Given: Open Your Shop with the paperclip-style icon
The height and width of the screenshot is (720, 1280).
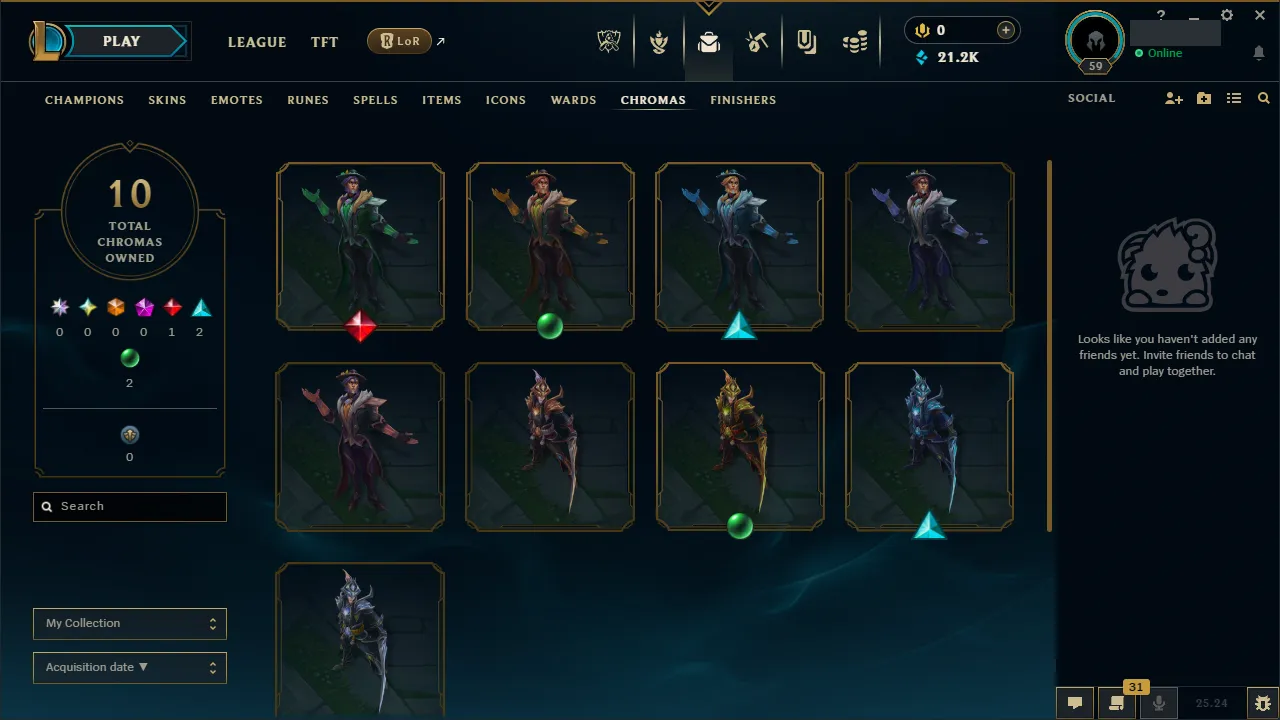Looking at the screenshot, I should pos(806,41).
